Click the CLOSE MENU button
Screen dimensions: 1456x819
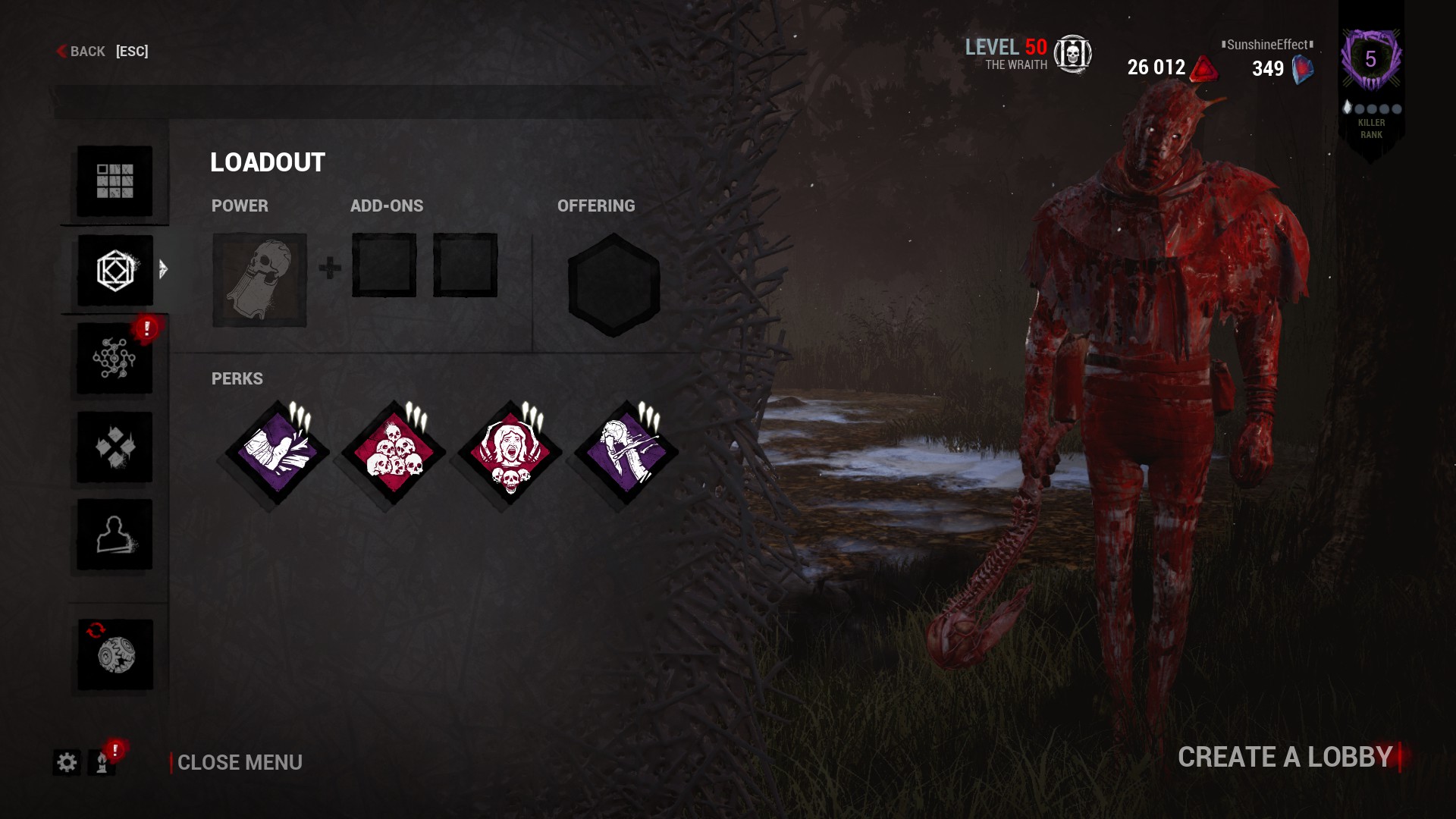(239, 762)
